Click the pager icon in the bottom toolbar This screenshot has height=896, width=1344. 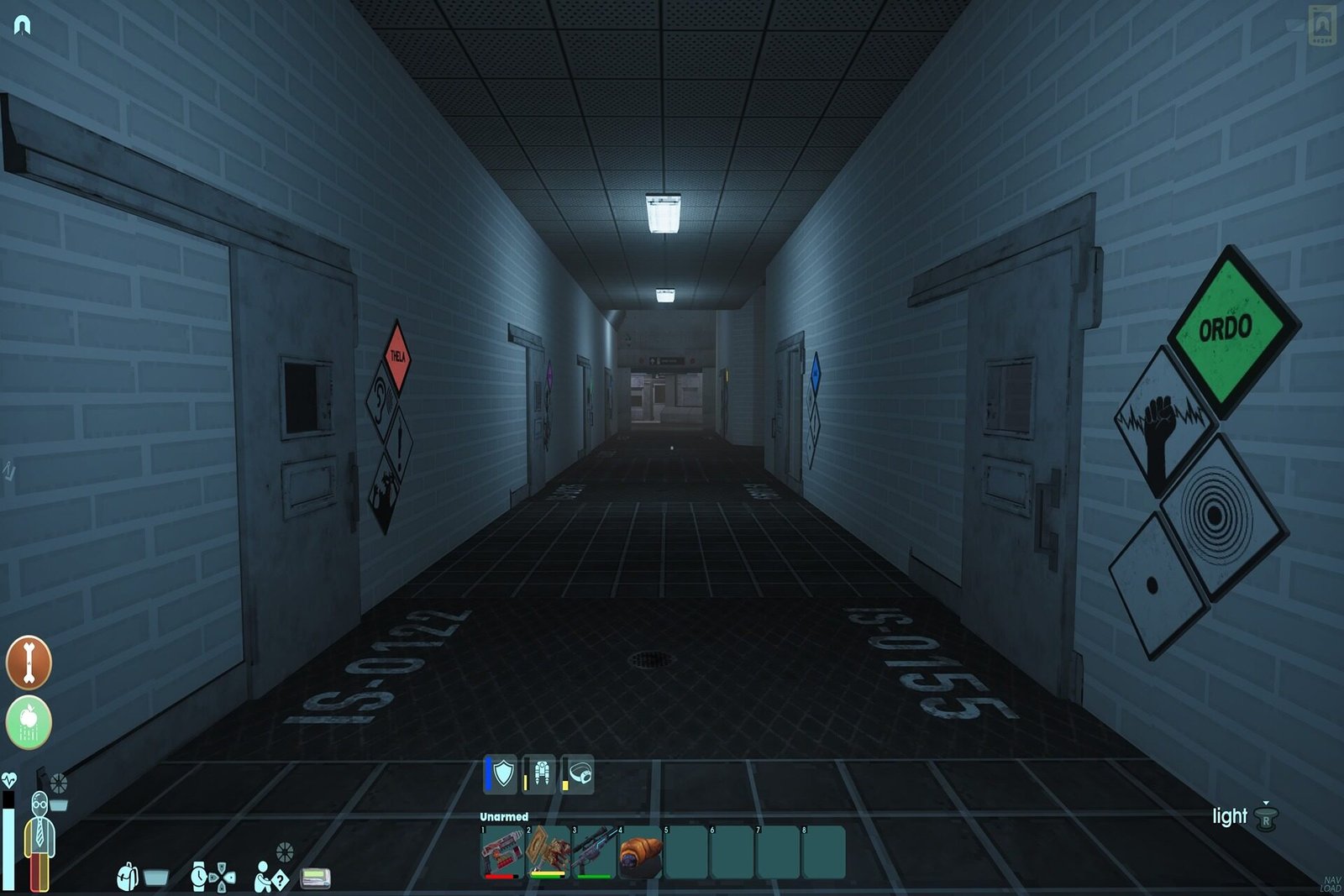315,878
